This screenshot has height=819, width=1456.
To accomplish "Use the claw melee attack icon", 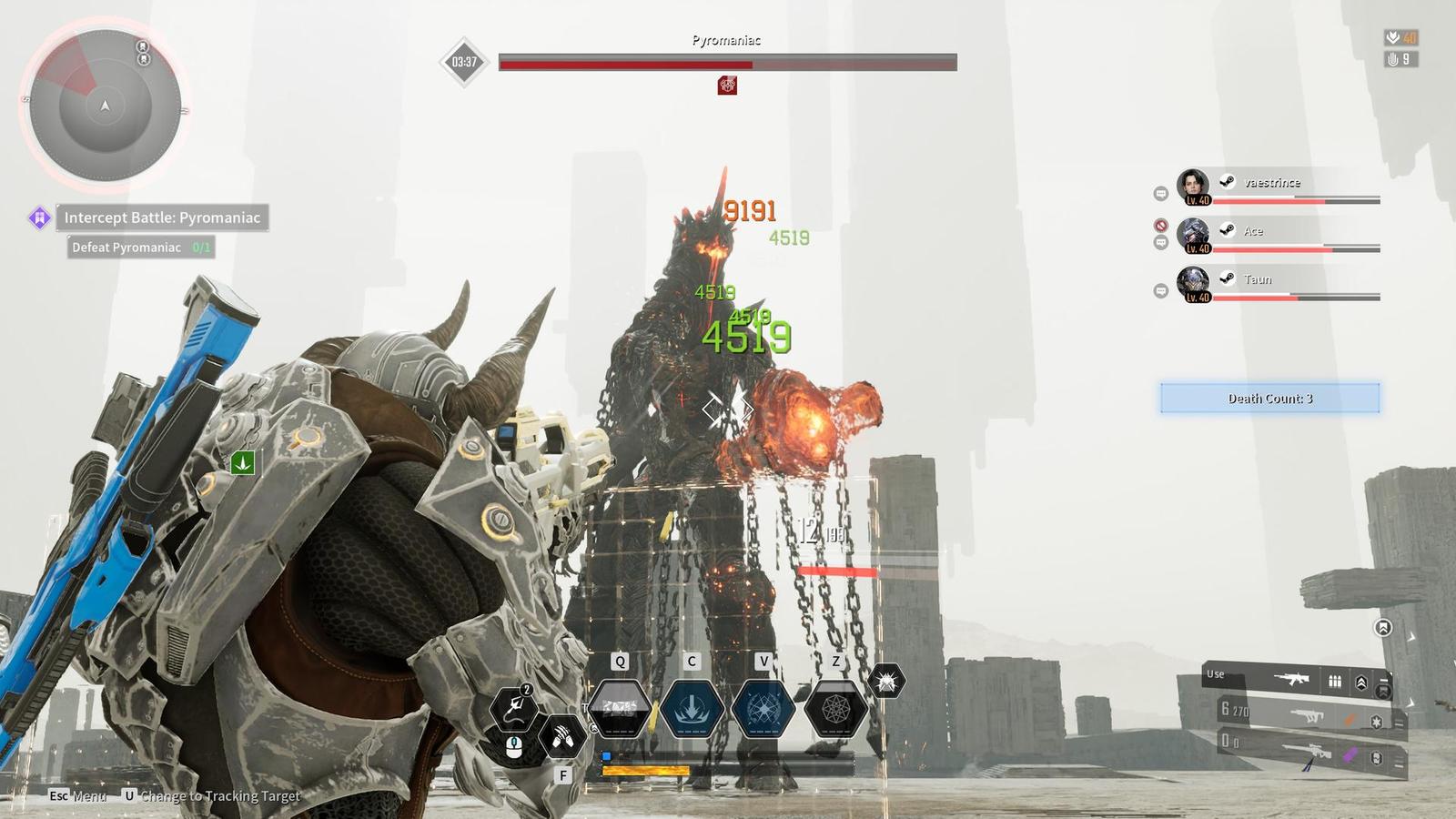I will [x=562, y=736].
